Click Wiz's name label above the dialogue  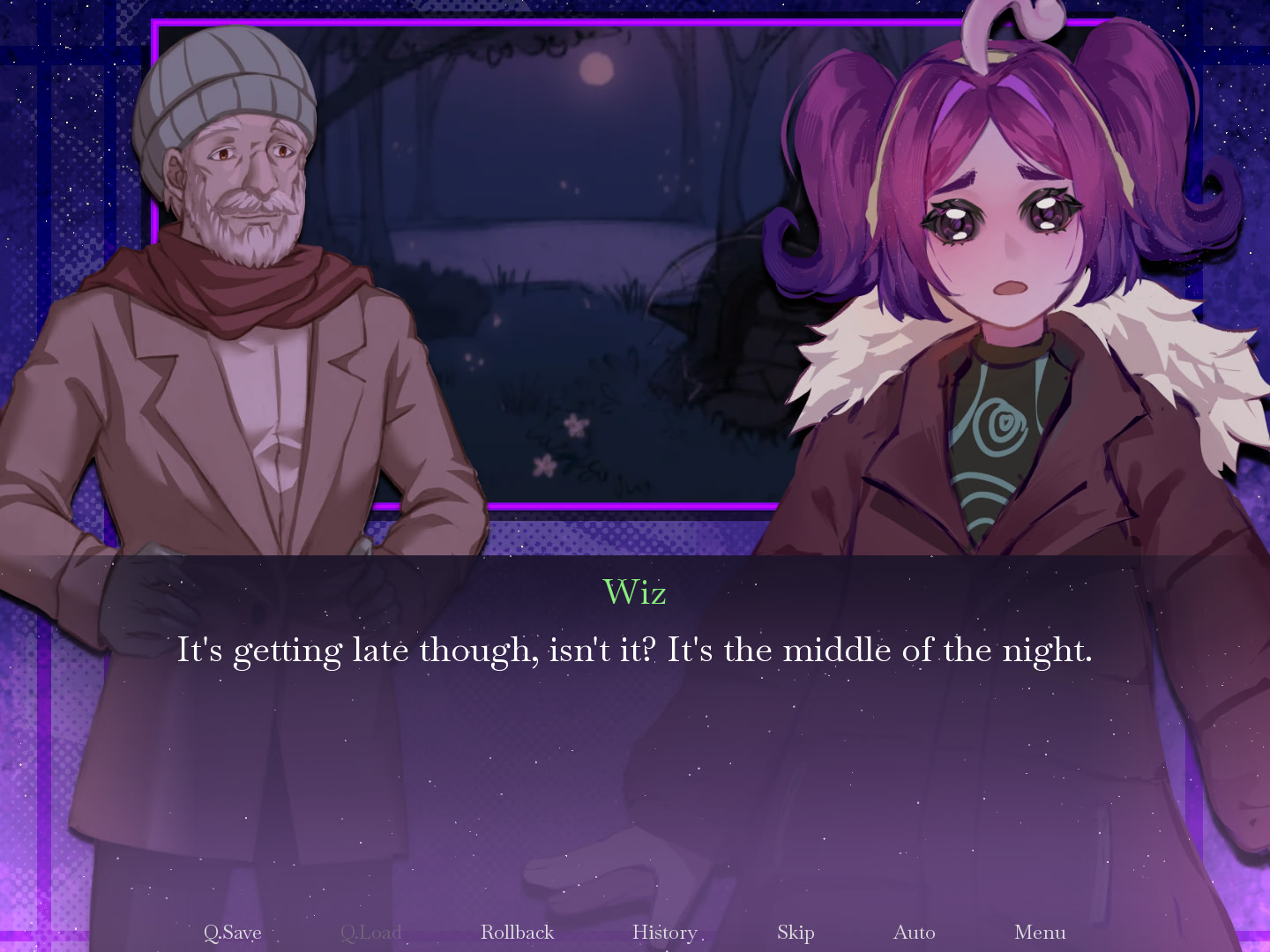[x=634, y=593]
